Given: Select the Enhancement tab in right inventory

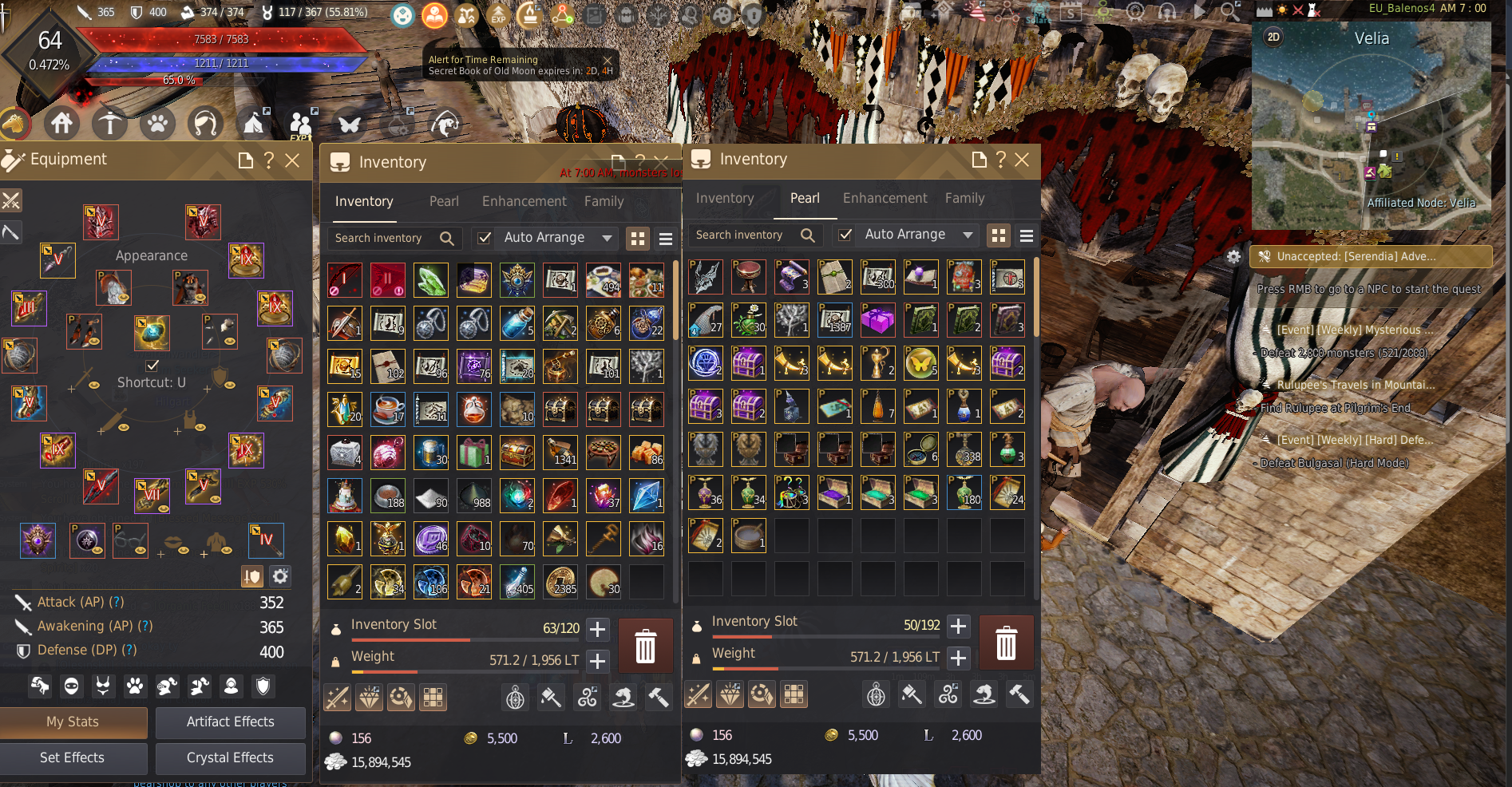Looking at the screenshot, I should pos(885,198).
